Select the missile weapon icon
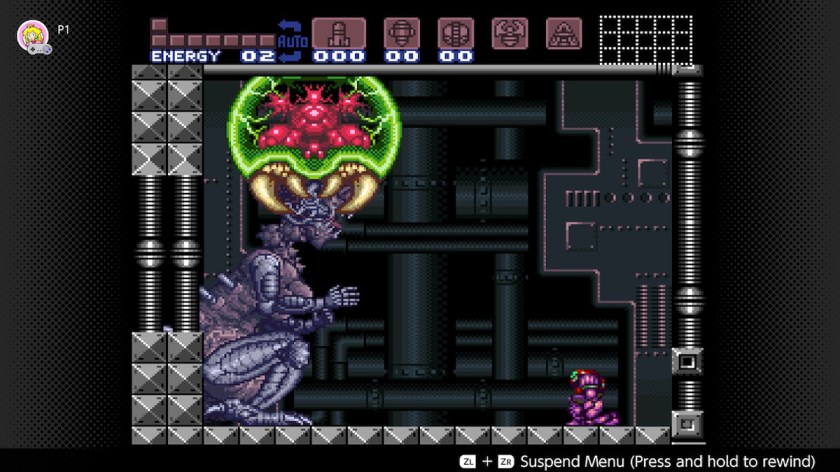The image size is (840, 472). point(339,33)
